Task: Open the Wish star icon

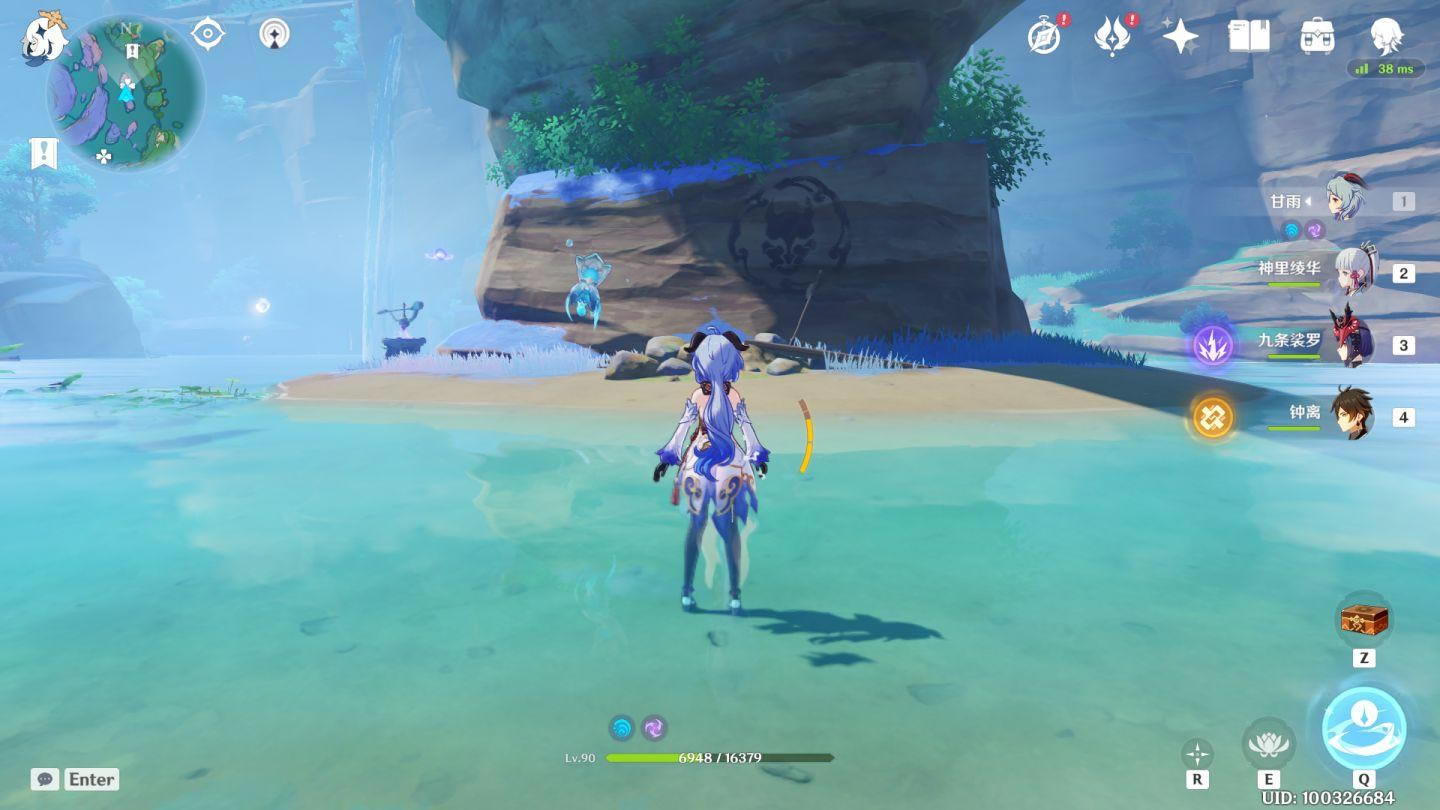Action: pos(1180,37)
